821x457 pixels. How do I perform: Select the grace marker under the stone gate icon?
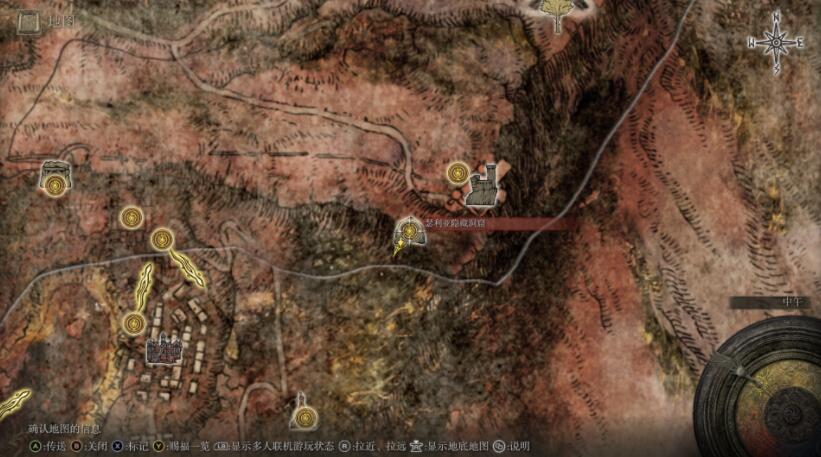(54, 187)
